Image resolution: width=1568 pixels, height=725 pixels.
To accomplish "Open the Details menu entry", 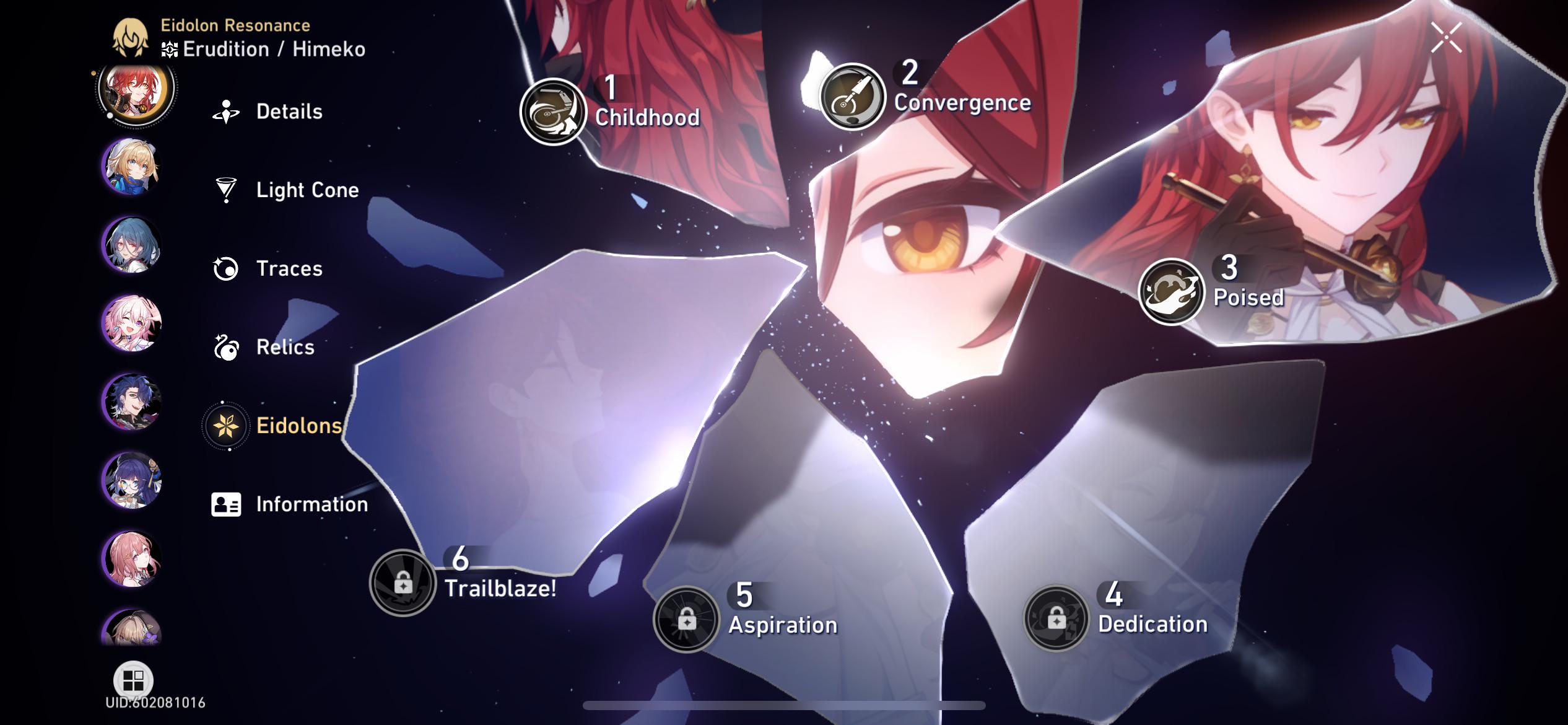I will pos(269,112).
